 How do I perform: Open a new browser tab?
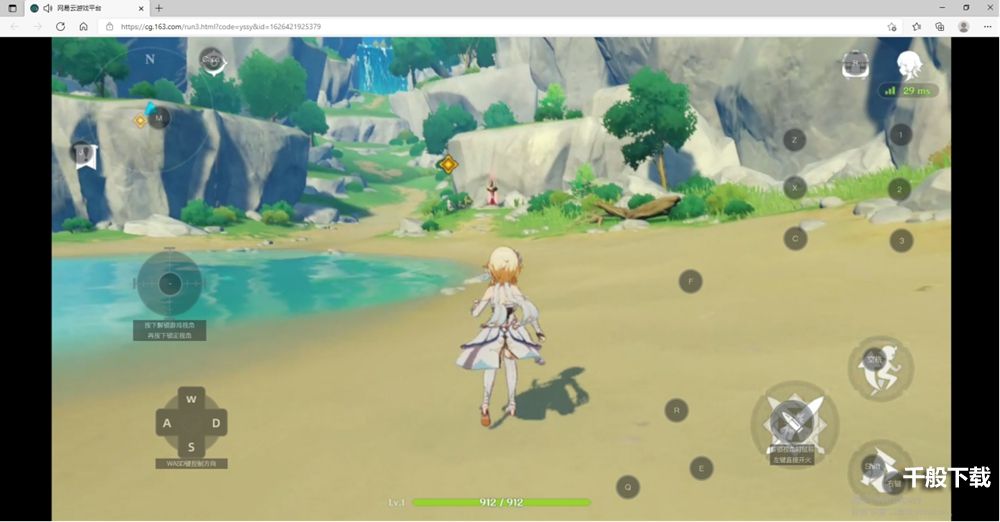pos(159,8)
